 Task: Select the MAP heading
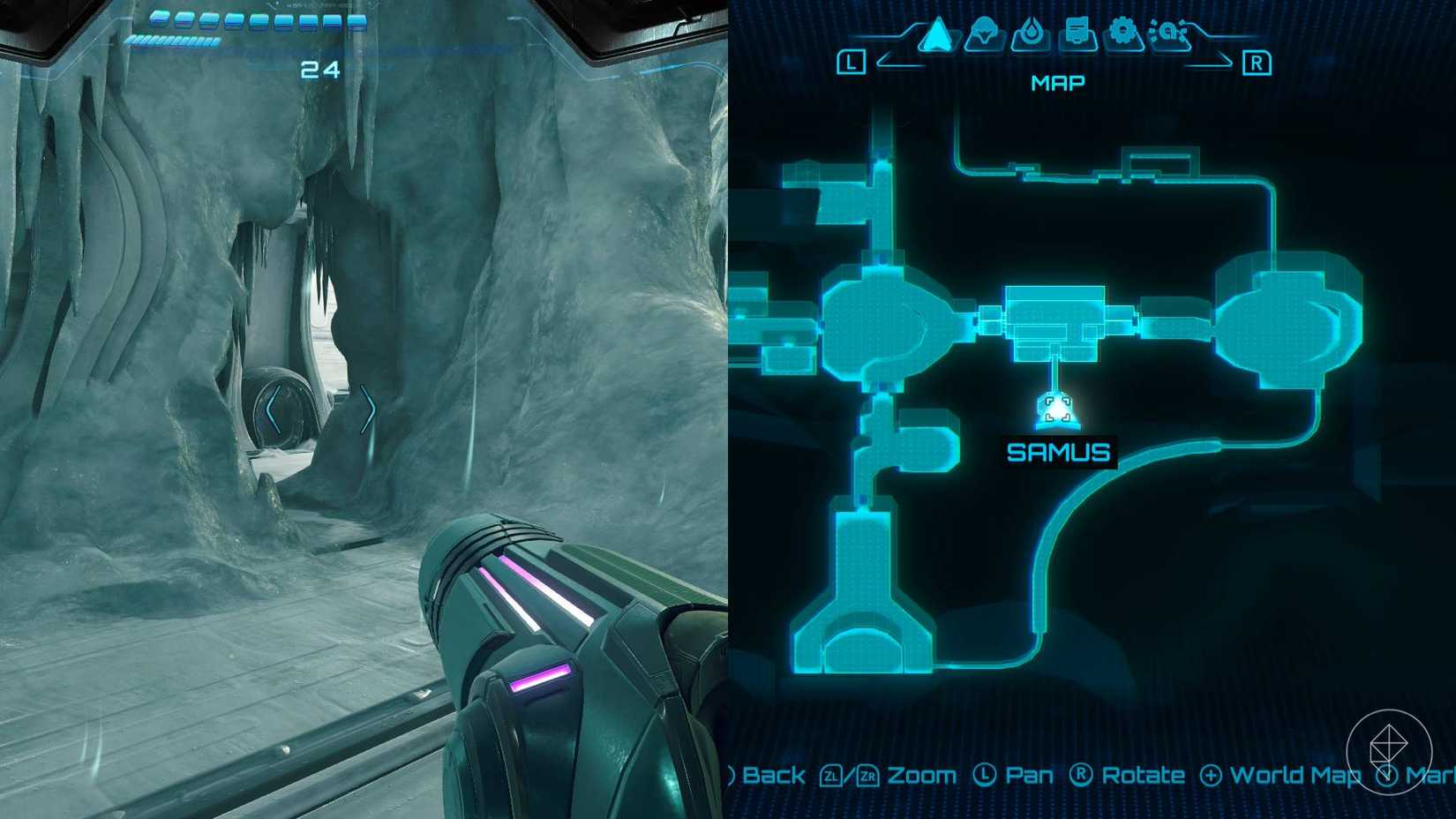coord(1056,82)
